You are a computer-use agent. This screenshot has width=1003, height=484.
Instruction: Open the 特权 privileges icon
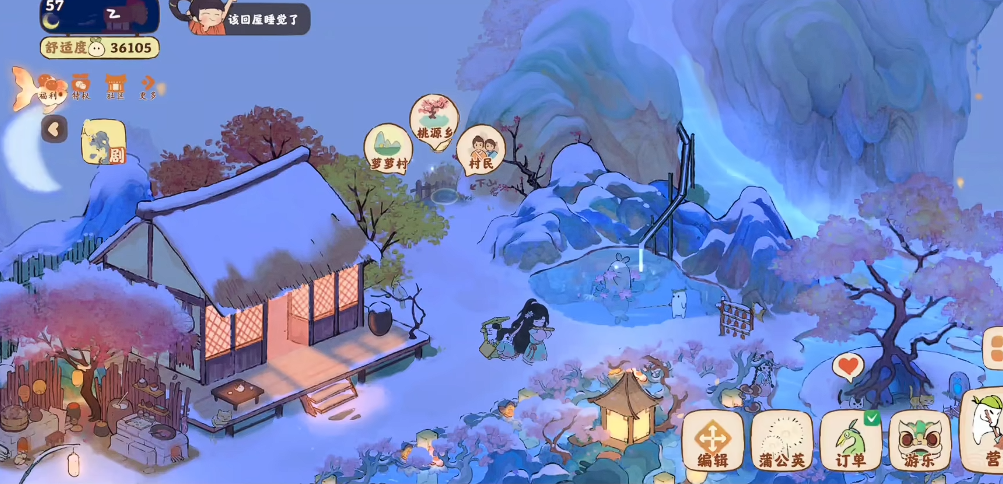click(x=81, y=88)
